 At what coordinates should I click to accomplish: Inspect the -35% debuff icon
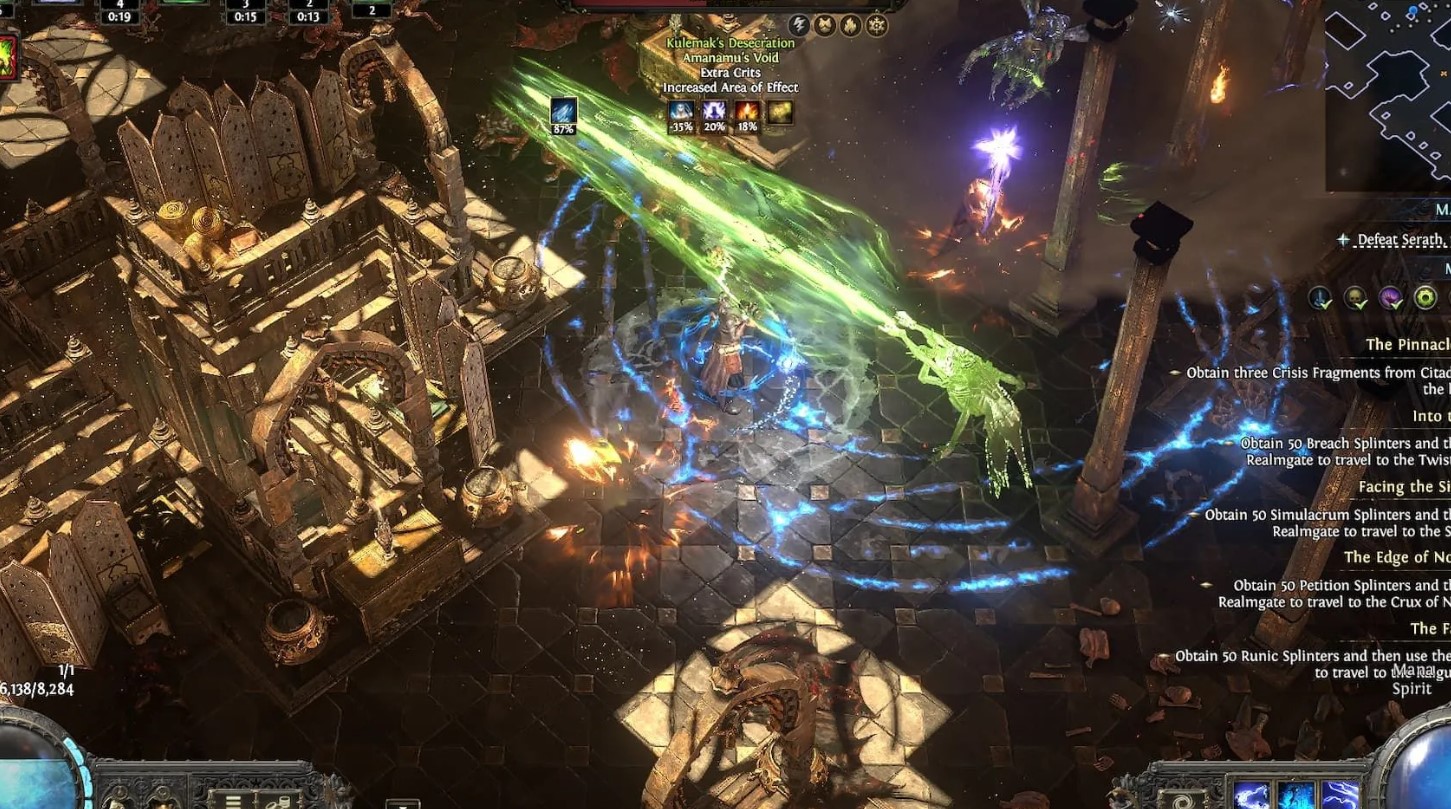(x=682, y=111)
